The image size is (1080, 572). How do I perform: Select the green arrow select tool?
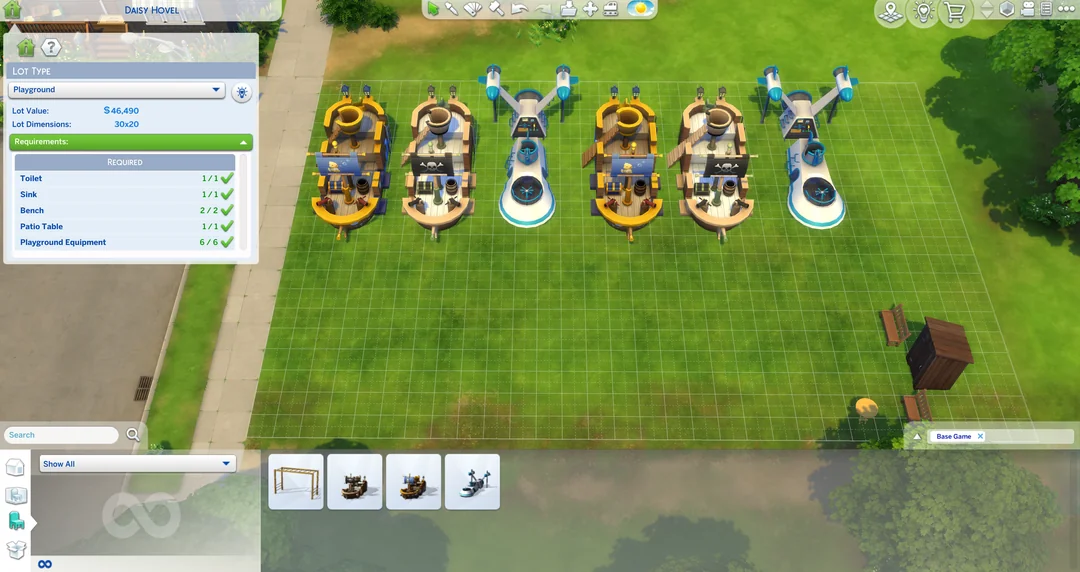433,9
